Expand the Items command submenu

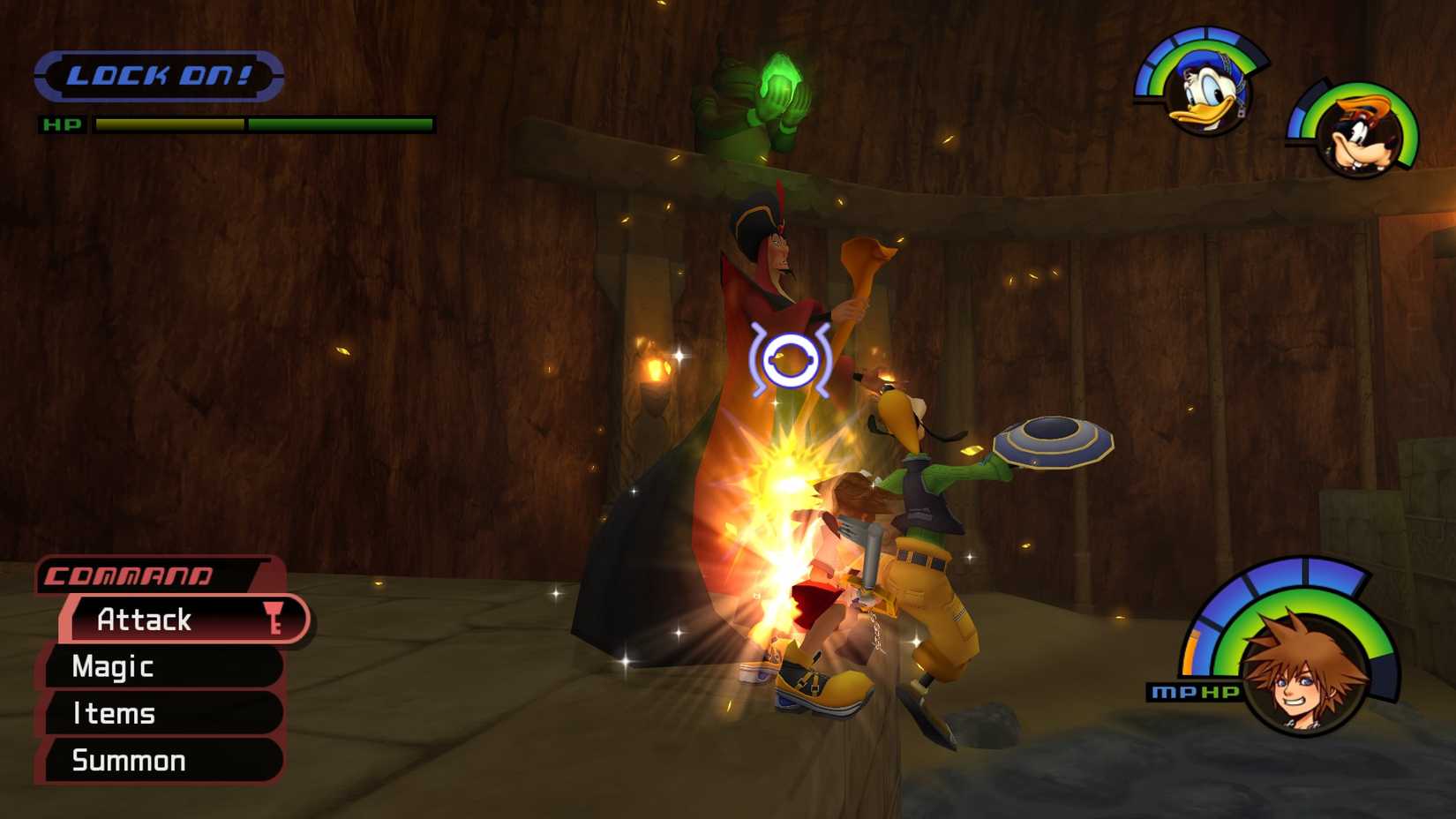point(114,714)
